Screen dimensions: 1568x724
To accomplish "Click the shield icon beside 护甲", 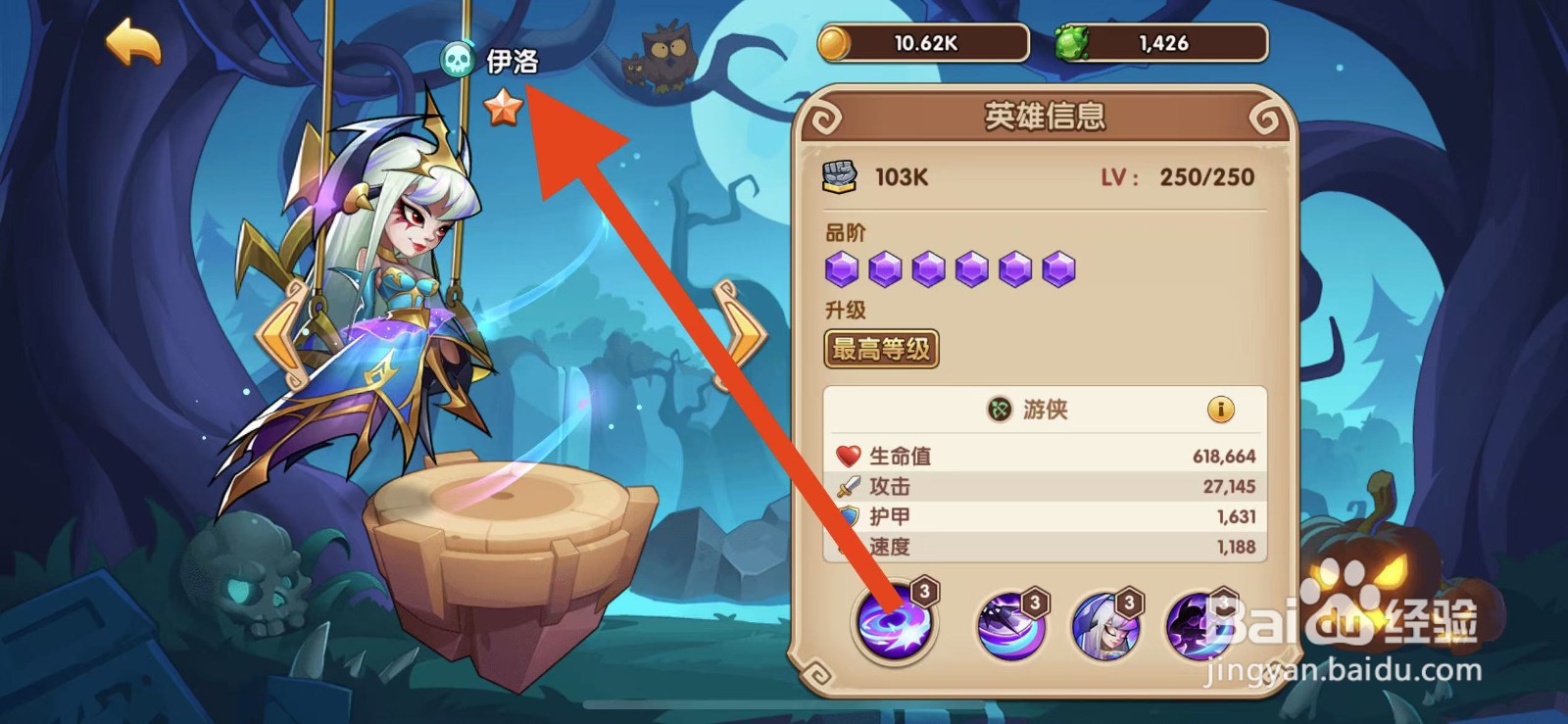I will click(851, 515).
